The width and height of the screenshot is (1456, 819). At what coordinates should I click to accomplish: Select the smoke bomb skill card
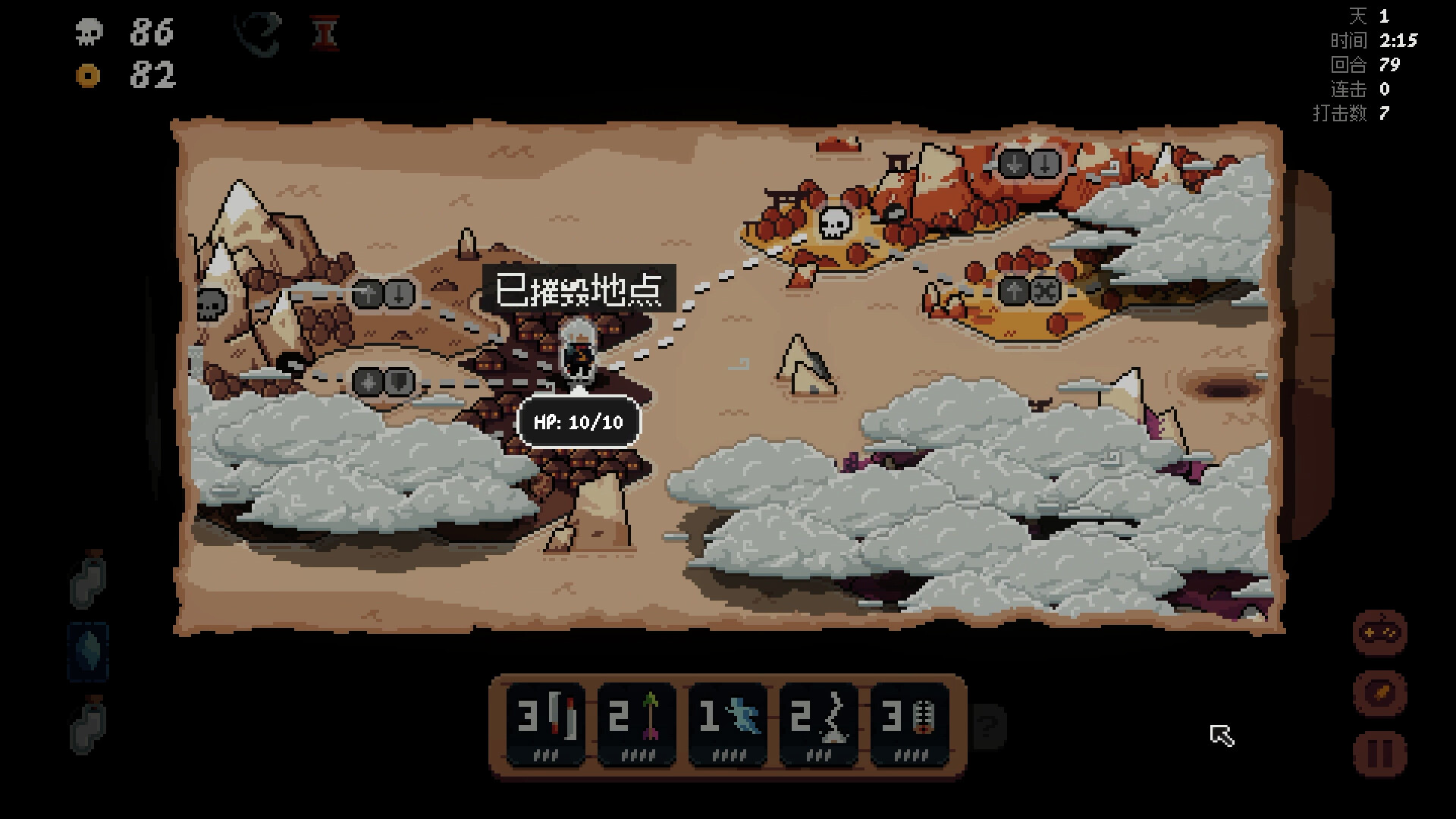818,724
